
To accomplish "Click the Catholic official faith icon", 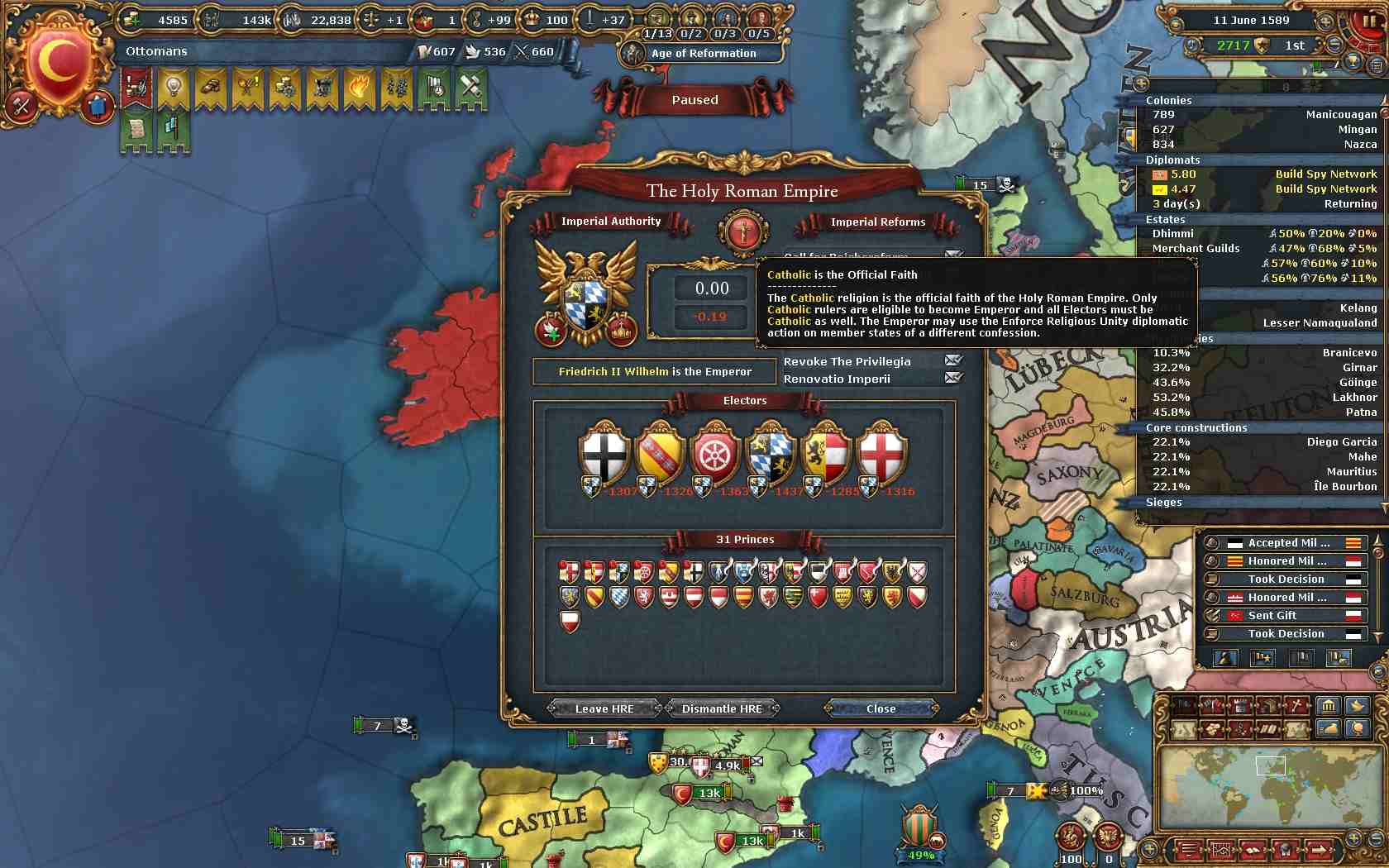I will pyautogui.click(x=742, y=231).
